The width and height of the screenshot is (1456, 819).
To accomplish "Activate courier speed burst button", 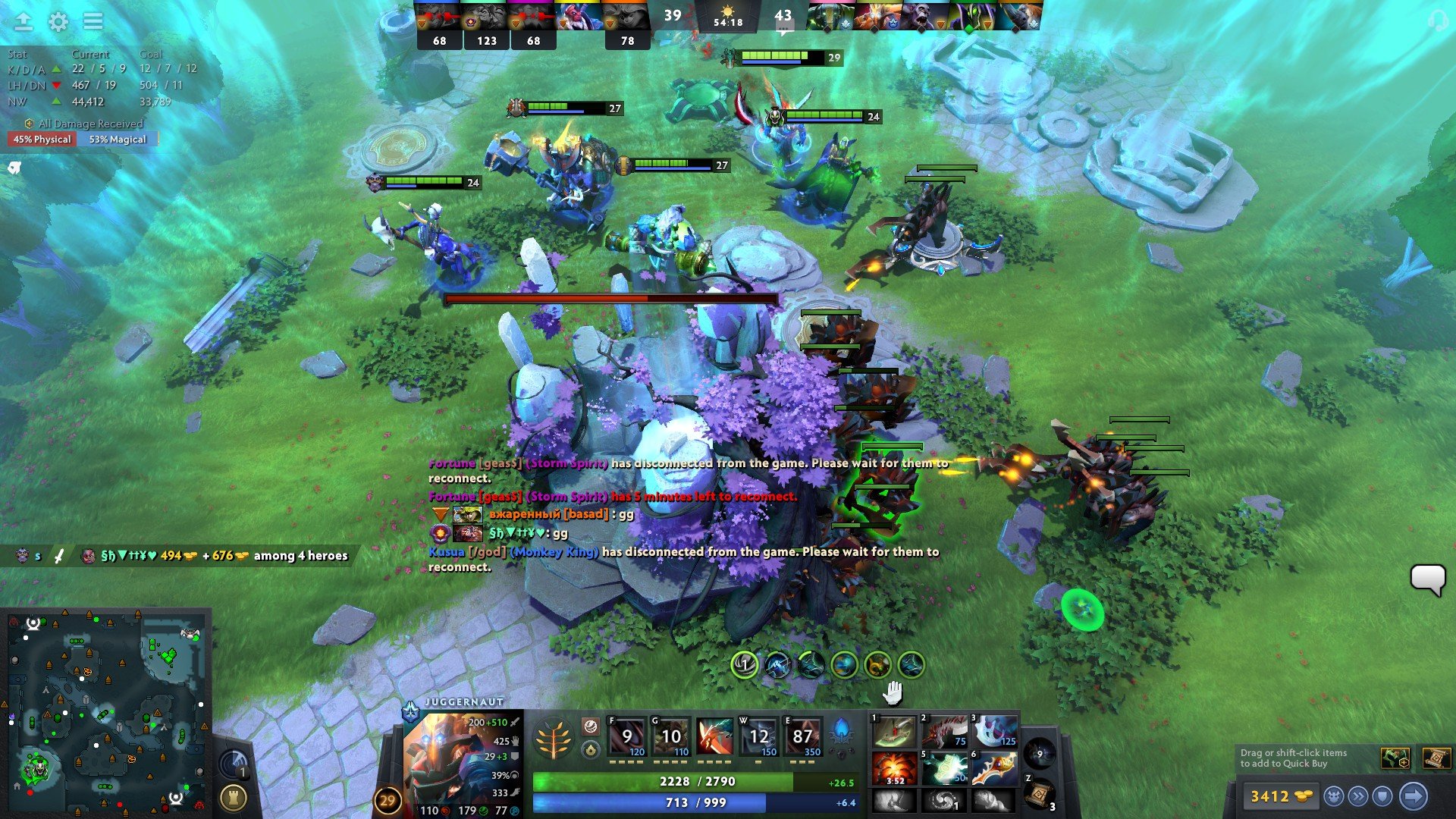I will pyautogui.click(x=1358, y=796).
